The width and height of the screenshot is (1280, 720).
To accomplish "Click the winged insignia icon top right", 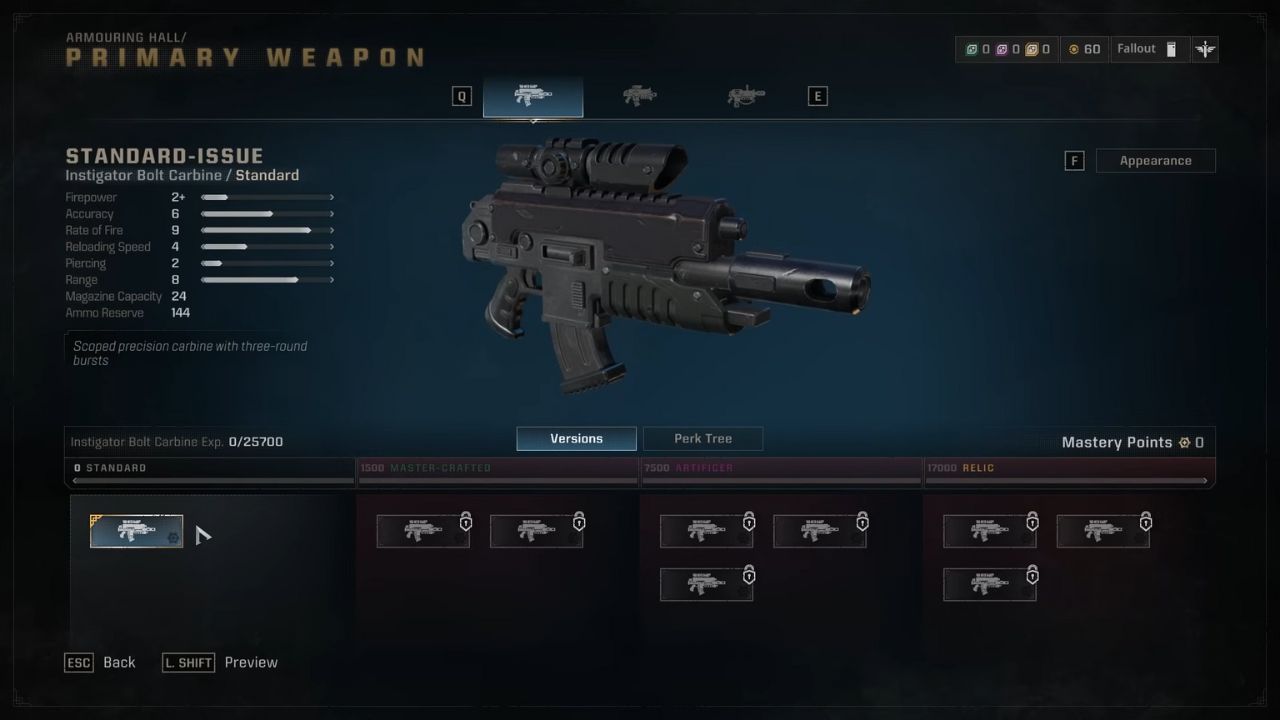I will click(1204, 48).
